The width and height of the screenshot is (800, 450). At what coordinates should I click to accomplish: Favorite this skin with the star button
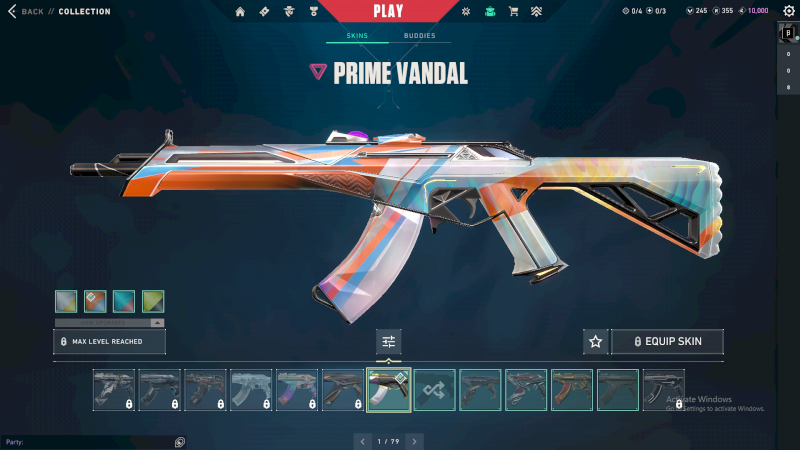596,342
